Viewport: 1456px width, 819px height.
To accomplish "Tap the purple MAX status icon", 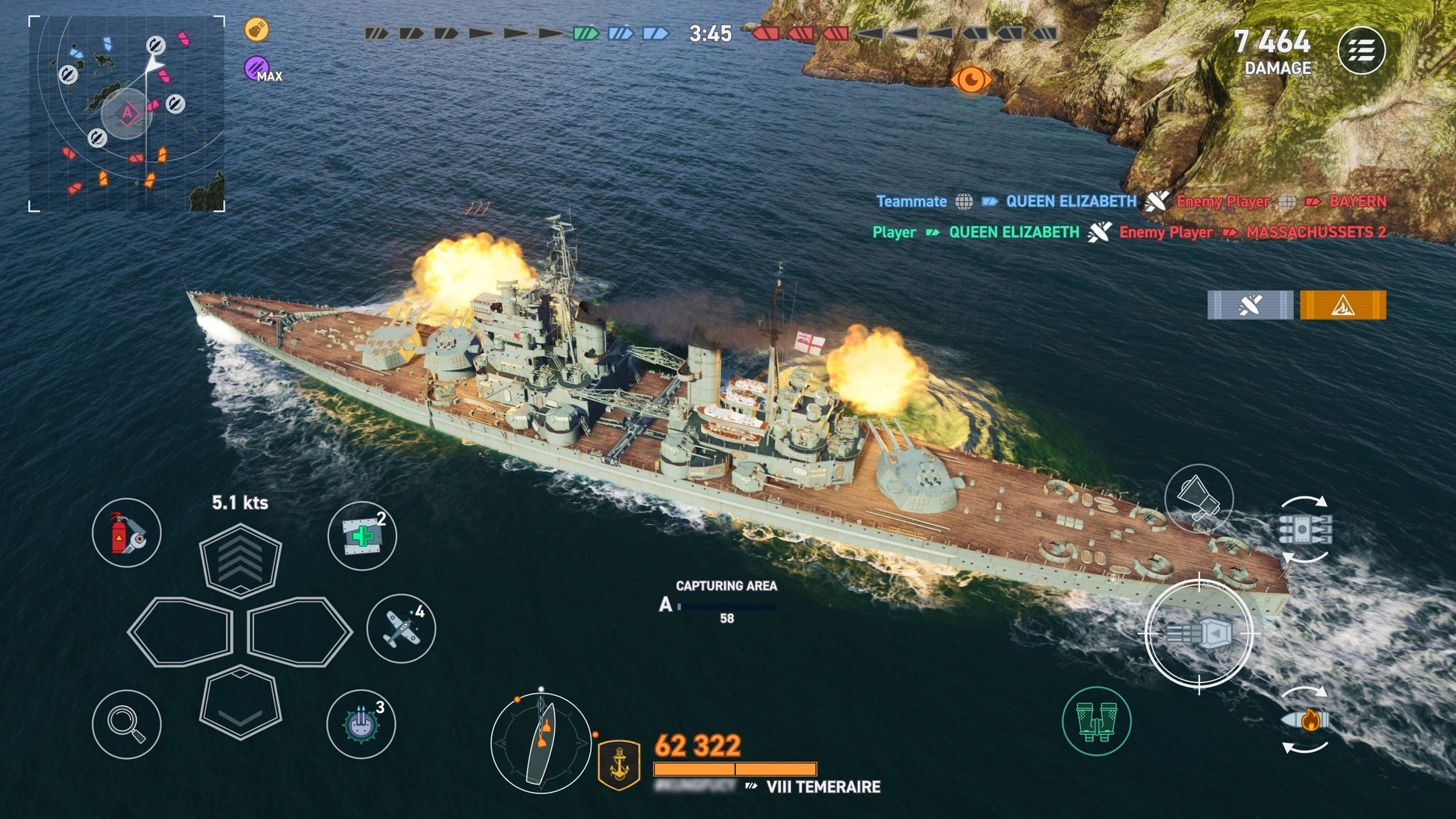I will [x=257, y=68].
